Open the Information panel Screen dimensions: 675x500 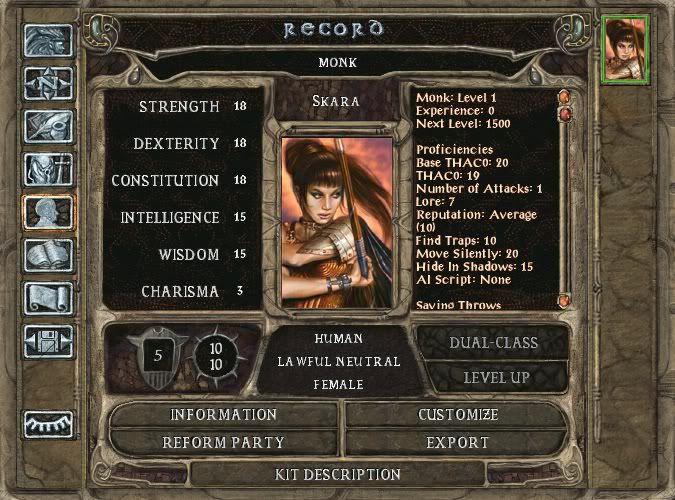tap(224, 415)
